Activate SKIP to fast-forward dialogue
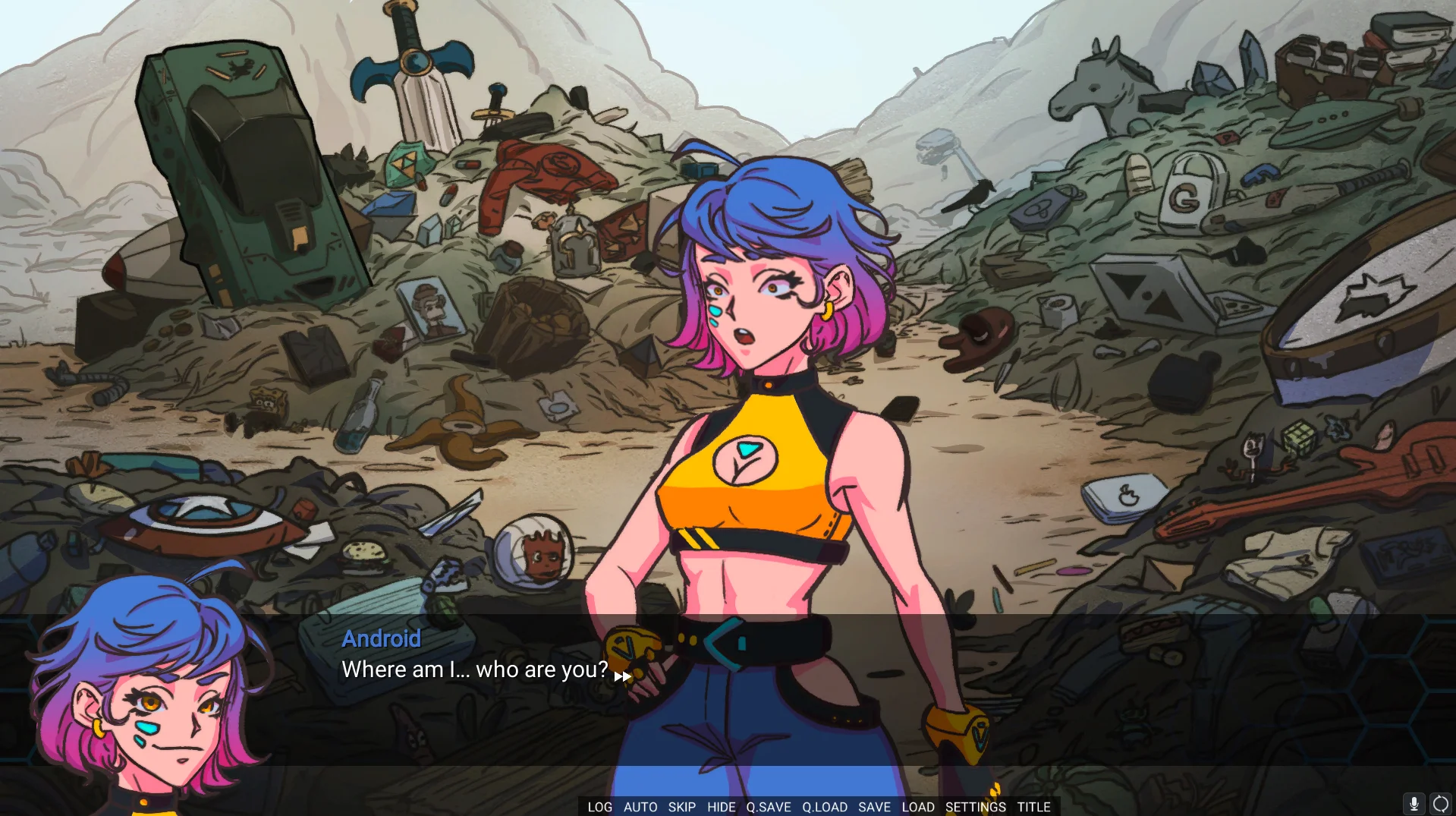 point(681,807)
